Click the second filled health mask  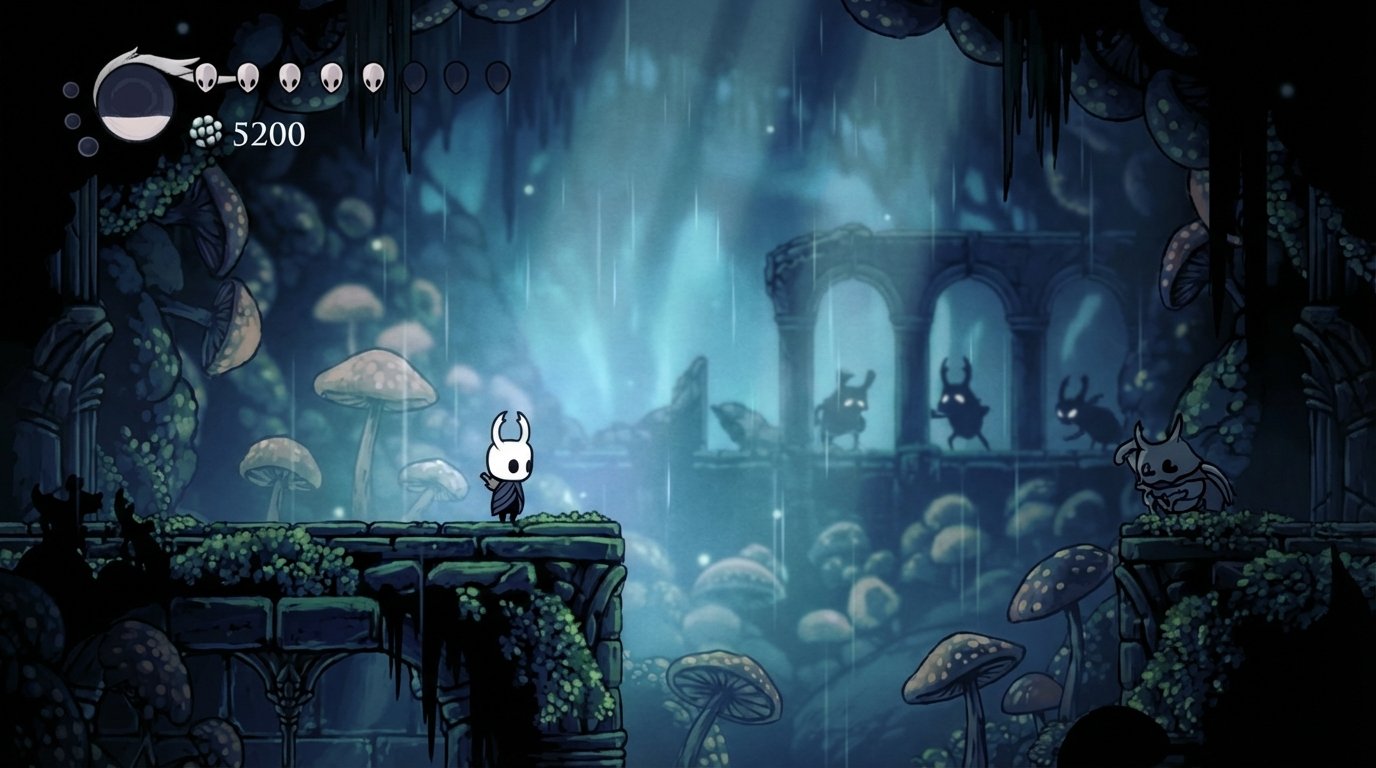(x=249, y=76)
